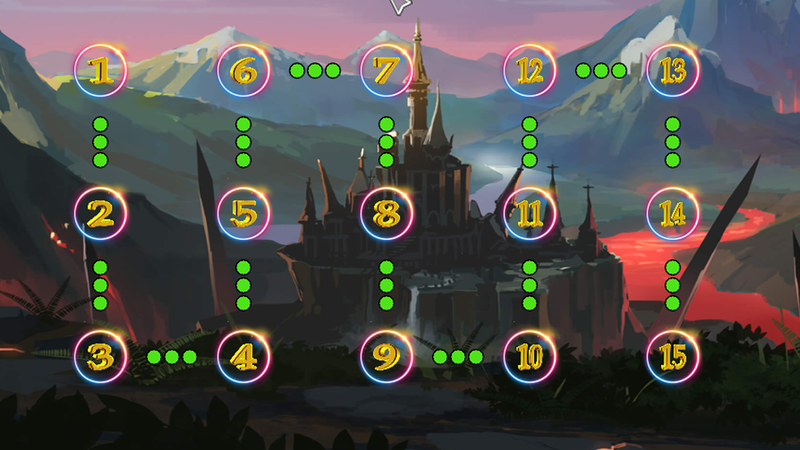The width and height of the screenshot is (800, 450).
Task: Choose level 7 node
Action: (386, 71)
